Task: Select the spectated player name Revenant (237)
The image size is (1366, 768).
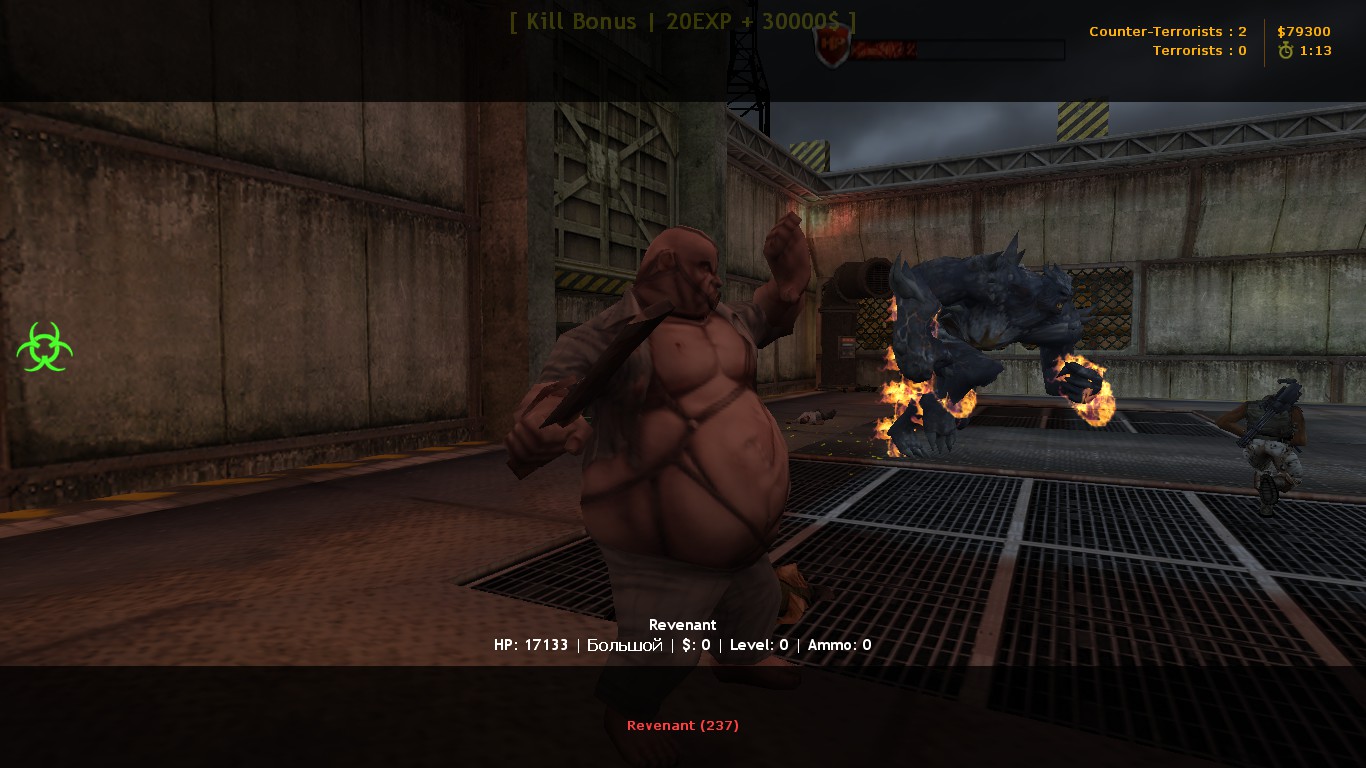Action: 682,725
